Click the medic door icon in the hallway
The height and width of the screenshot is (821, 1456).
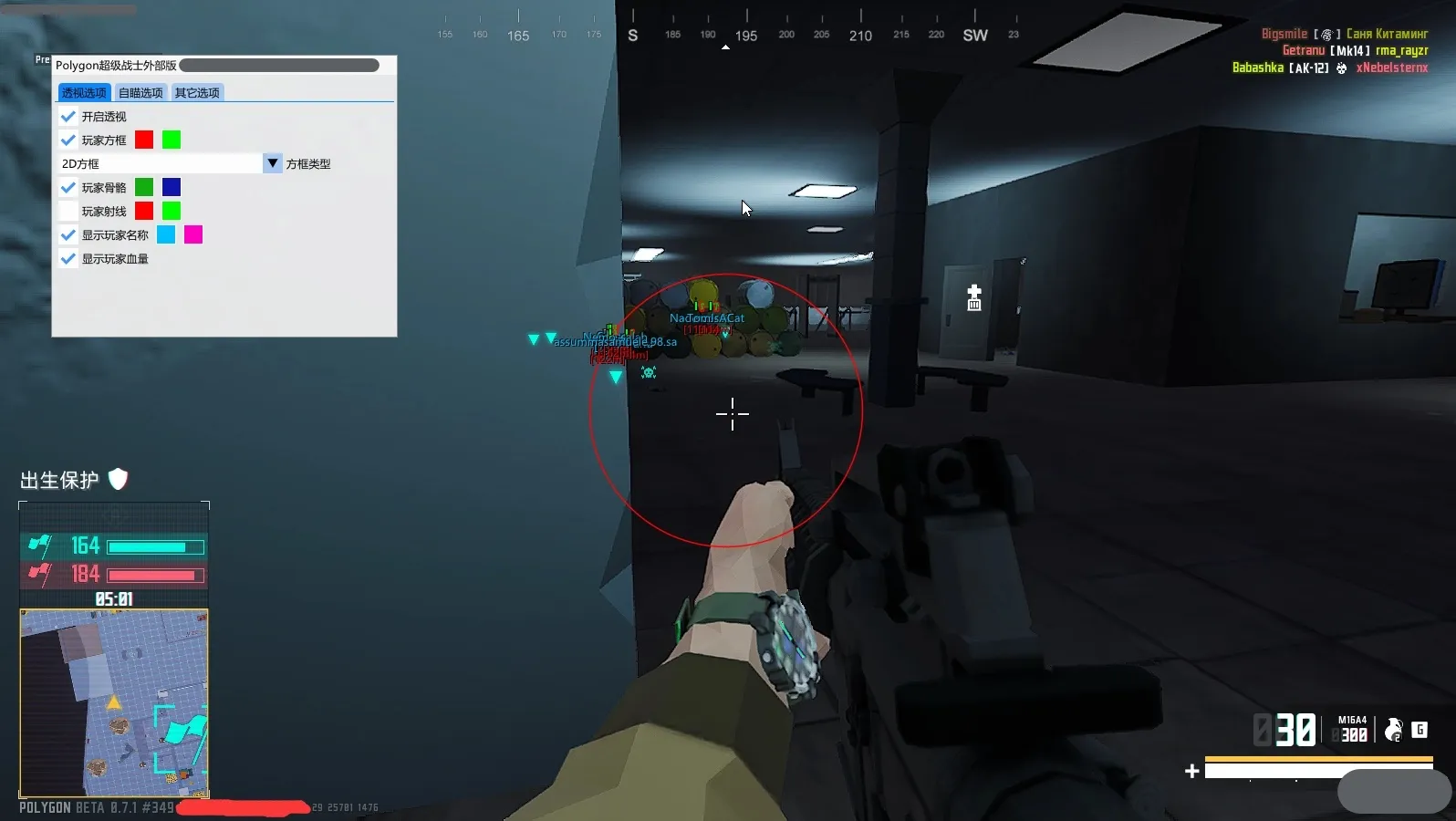pyautogui.click(x=973, y=297)
